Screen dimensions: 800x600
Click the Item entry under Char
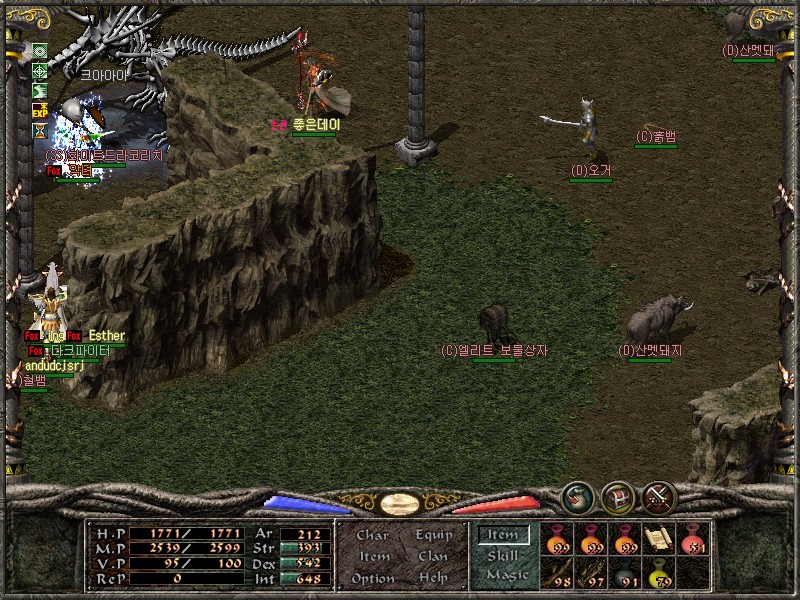point(374,556)
